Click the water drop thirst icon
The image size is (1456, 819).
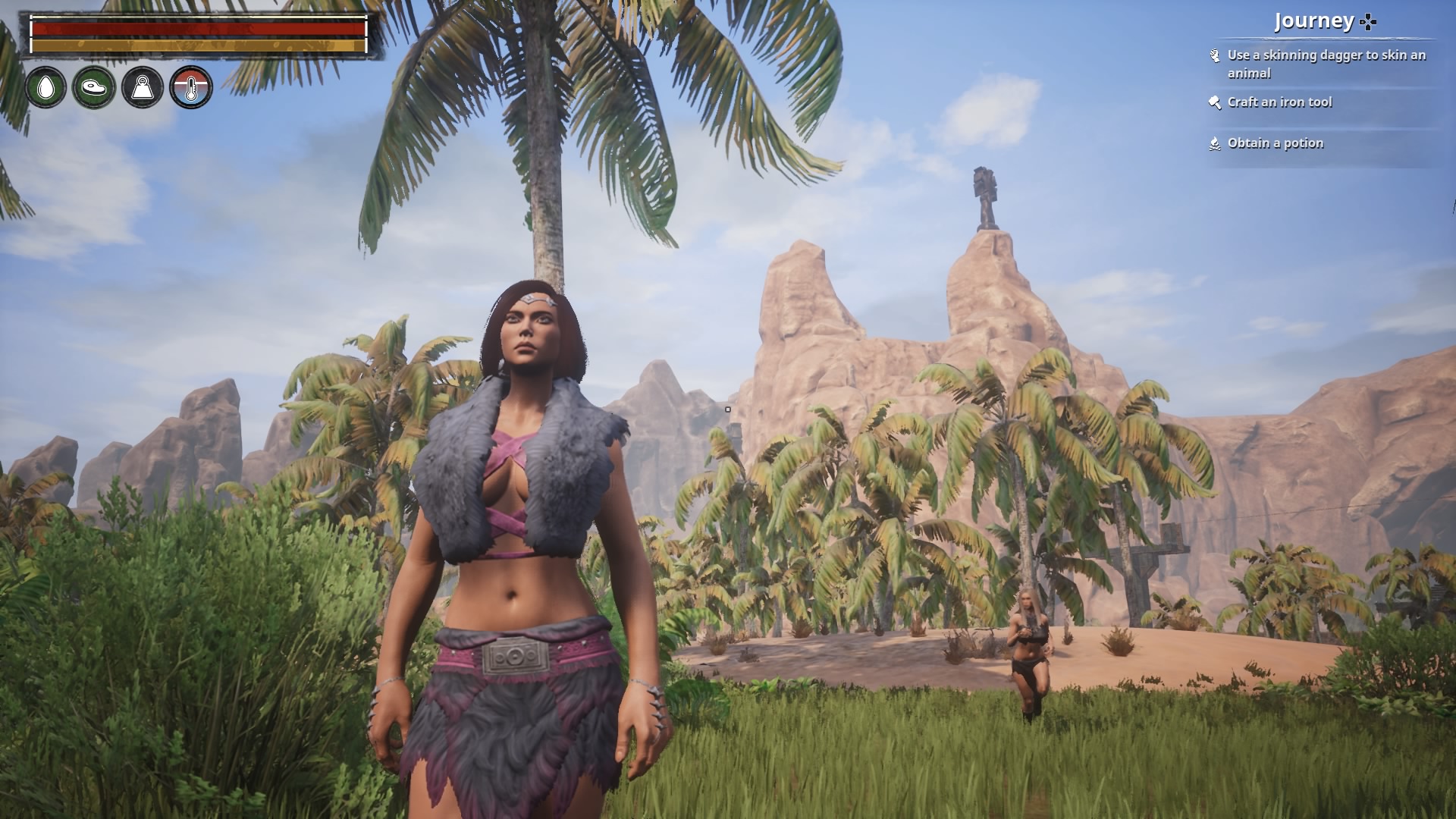point(45,87)
